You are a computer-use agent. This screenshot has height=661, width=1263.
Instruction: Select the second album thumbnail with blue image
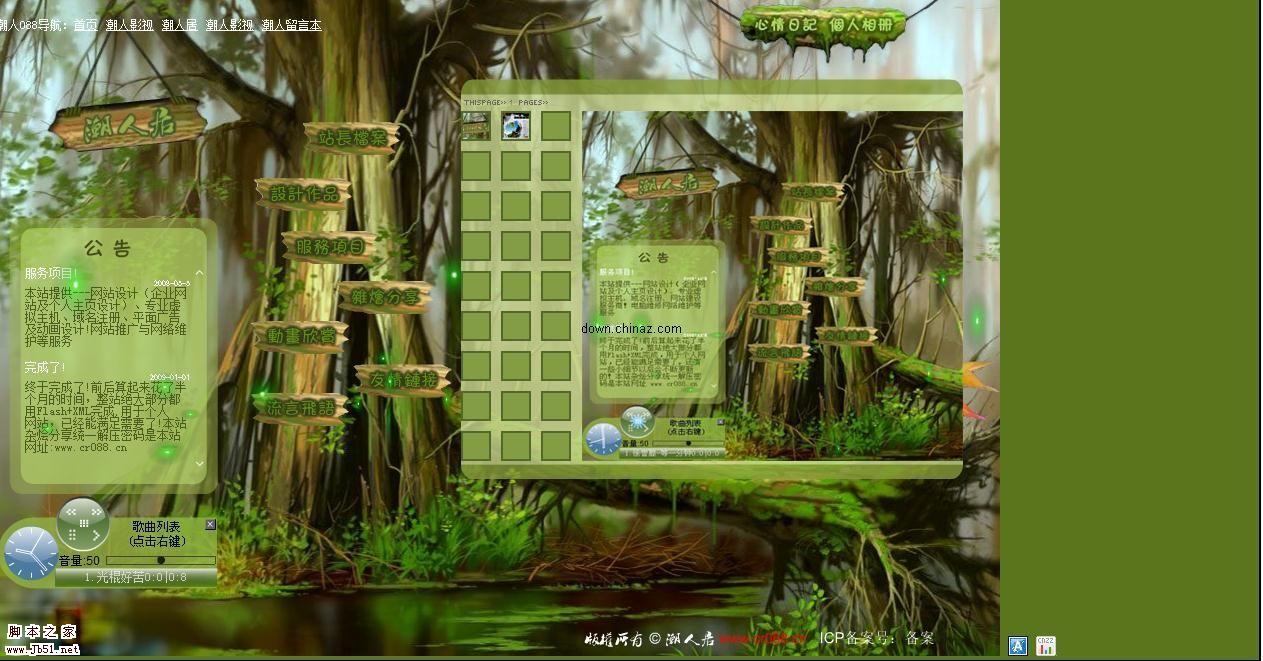pyautogui.click(x=516, y=126)
